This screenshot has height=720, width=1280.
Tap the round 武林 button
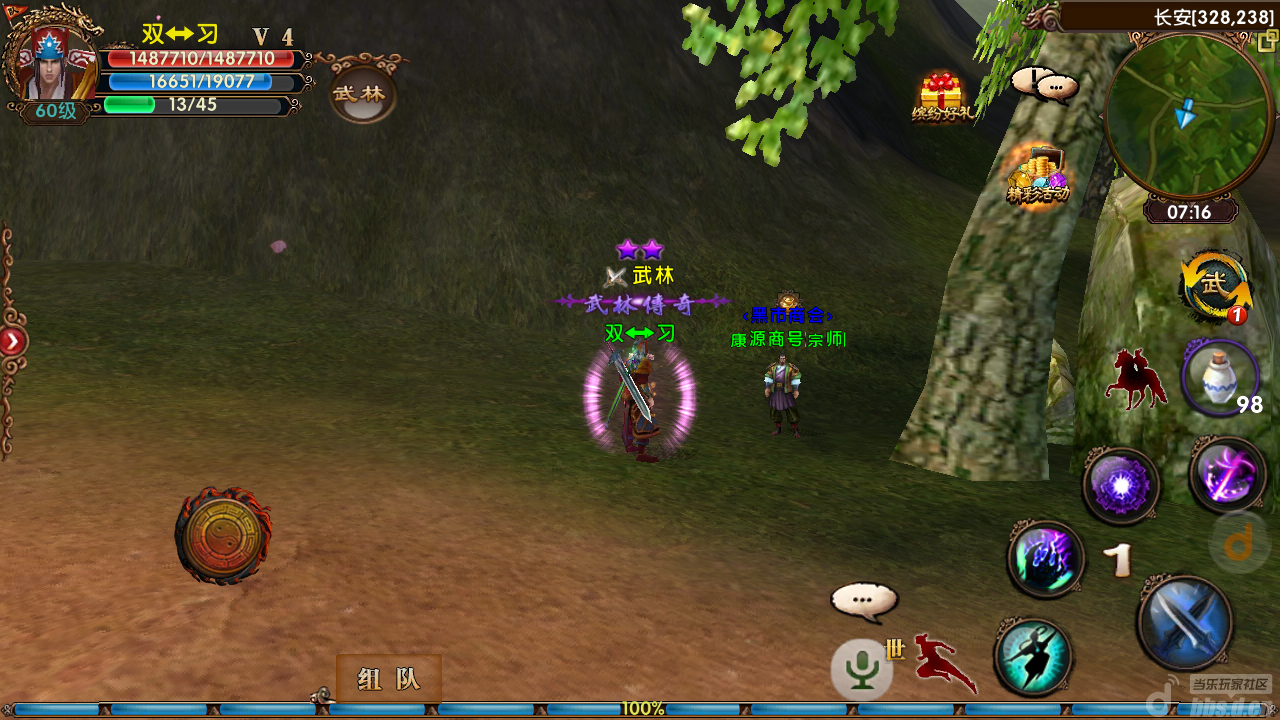coord(363,94)
